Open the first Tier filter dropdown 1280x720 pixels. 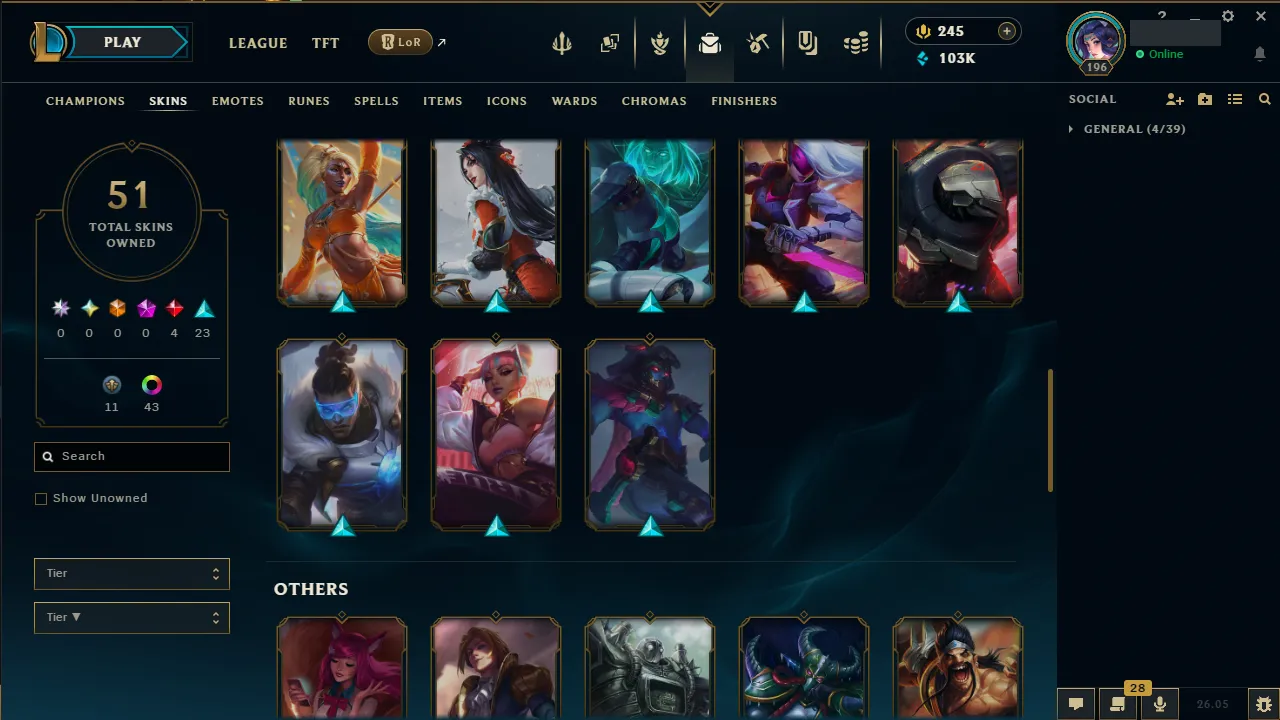point(131,573)
